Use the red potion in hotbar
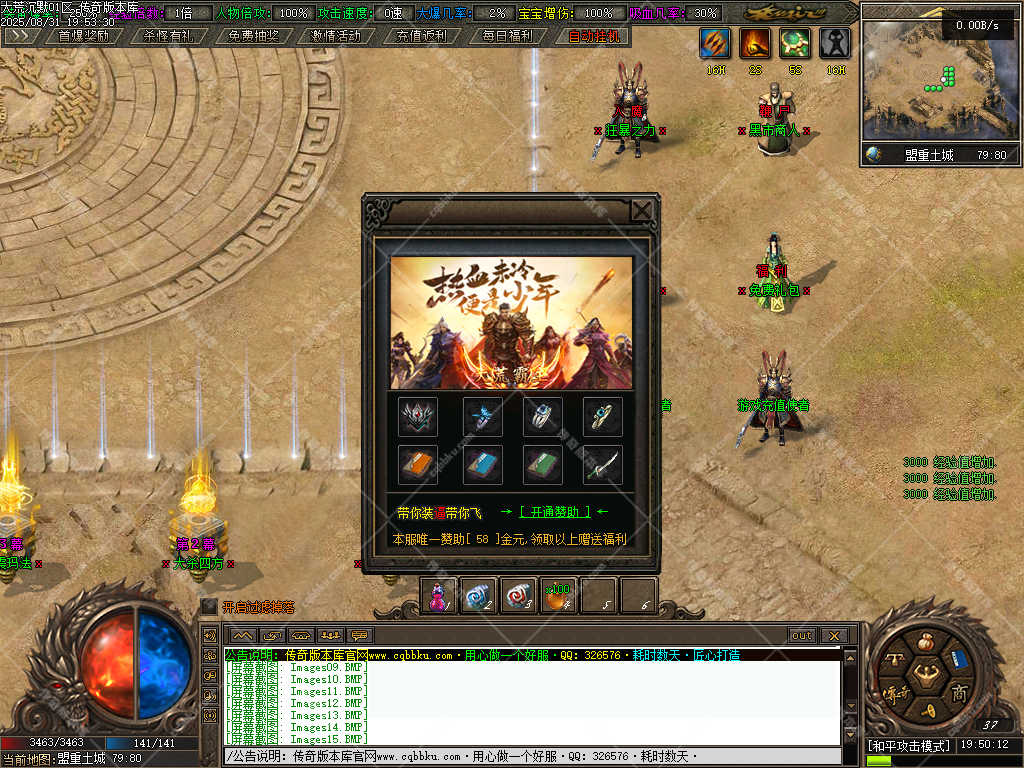 coord(438,596)
